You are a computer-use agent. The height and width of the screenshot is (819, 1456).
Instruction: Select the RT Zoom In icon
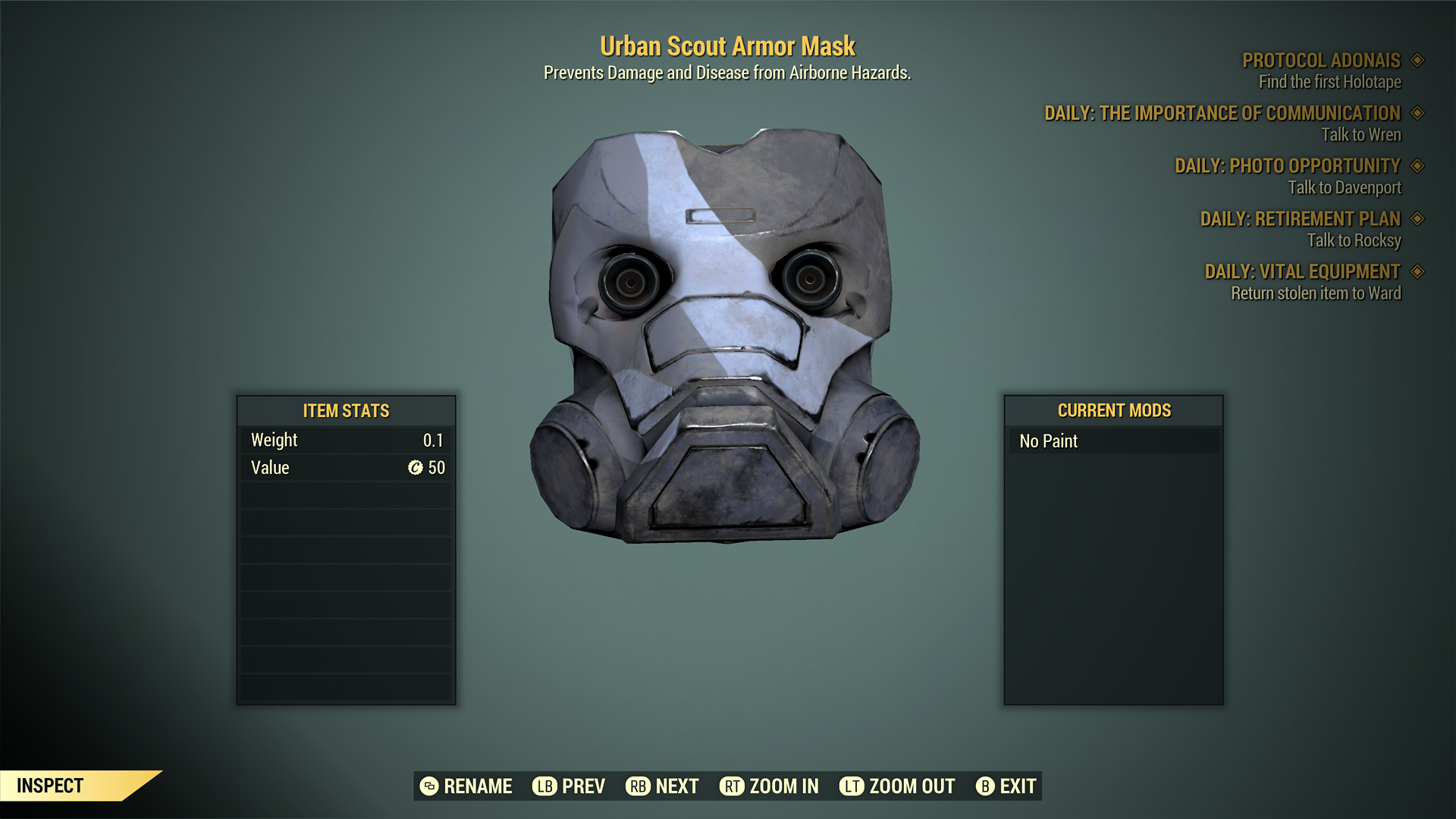(732, 786)
